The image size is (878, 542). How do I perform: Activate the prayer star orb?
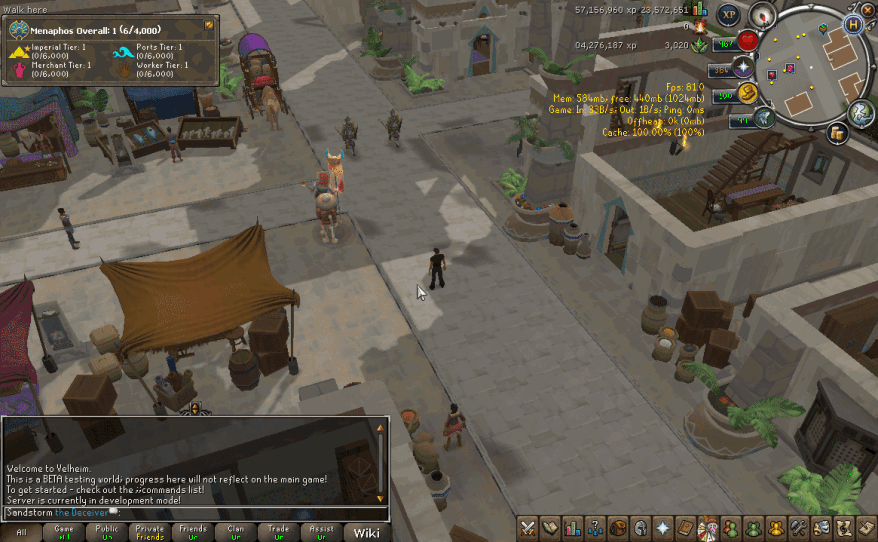tap(743, 68)
